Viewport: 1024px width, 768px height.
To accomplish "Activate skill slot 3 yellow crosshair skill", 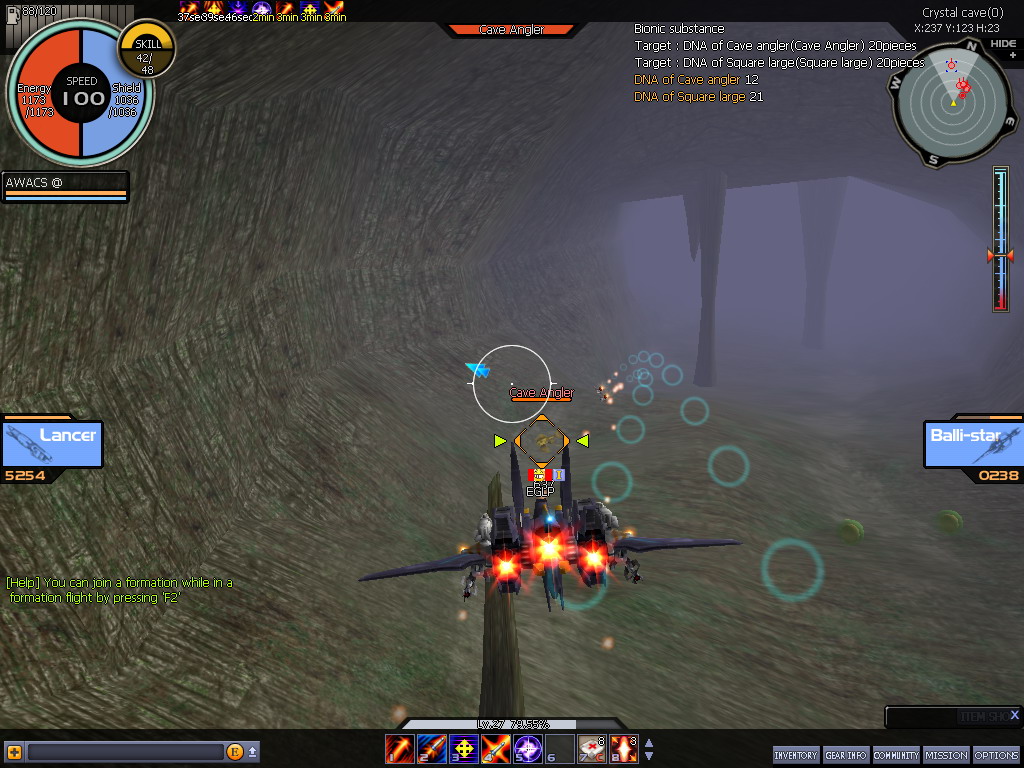I will 464,748.
